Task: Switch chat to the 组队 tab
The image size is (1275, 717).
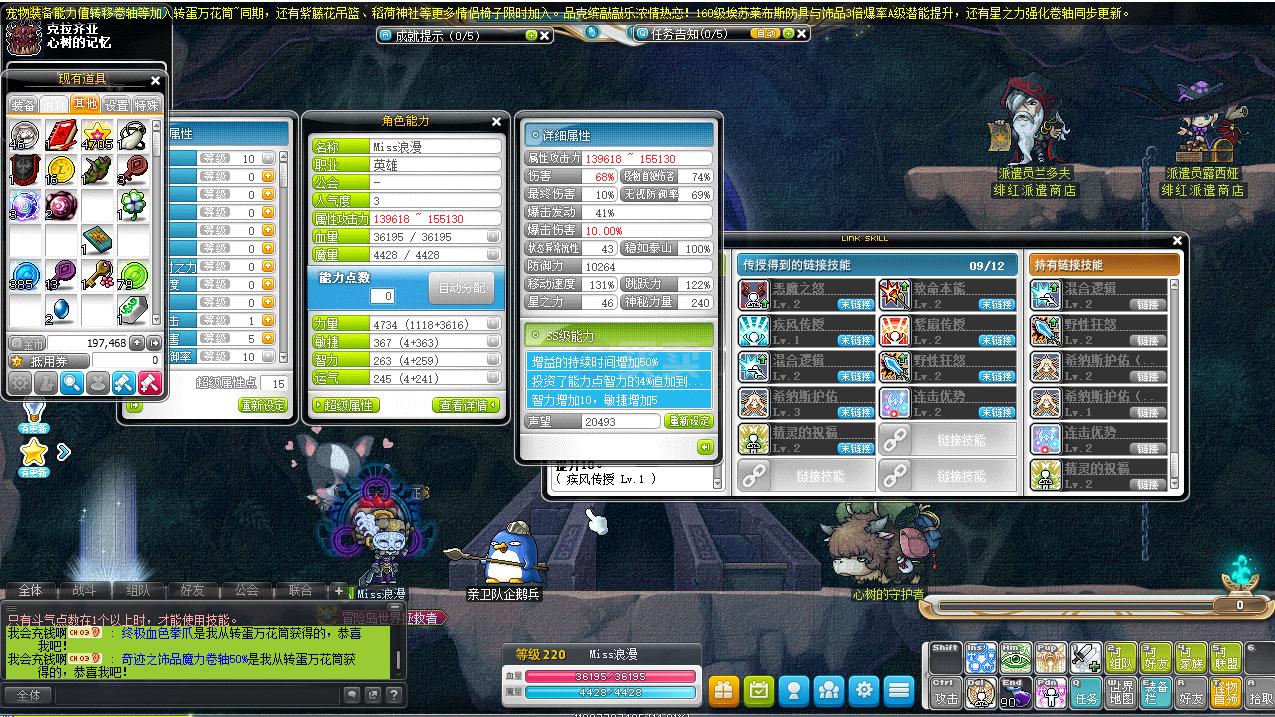Action: 137,590
